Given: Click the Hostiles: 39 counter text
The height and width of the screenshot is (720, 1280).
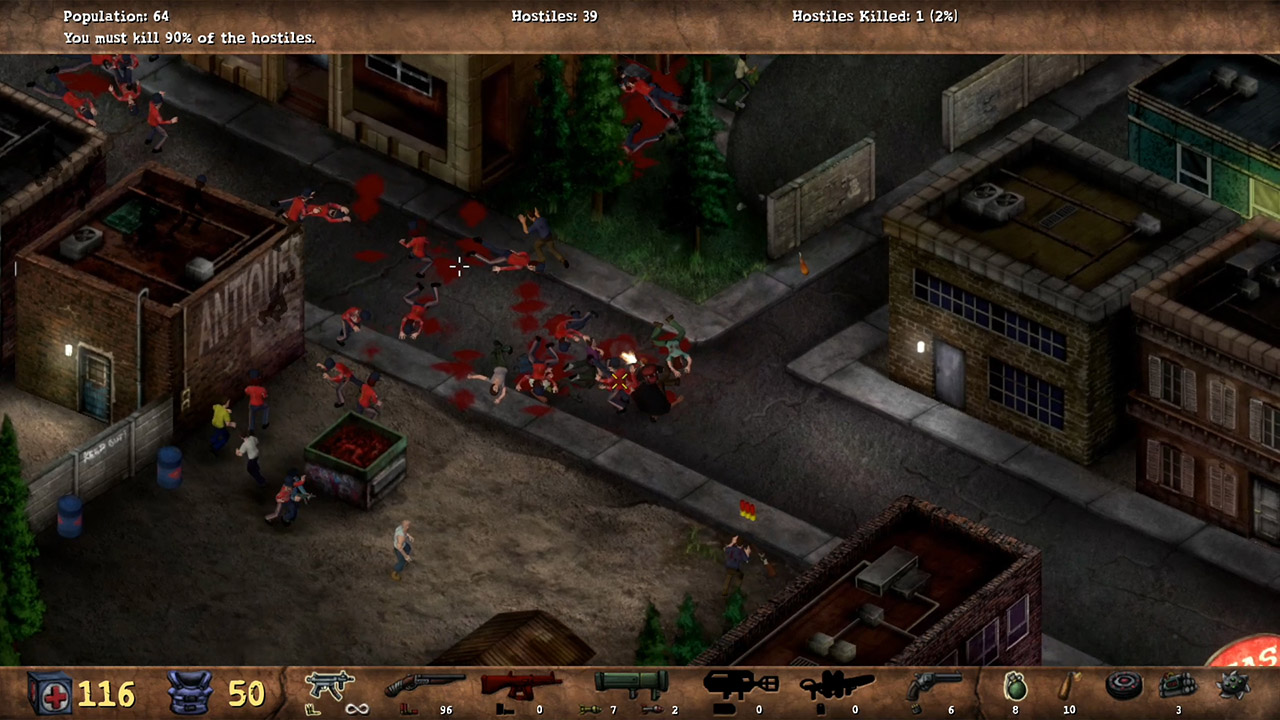Looking at the screenshot, I should pos(553,16).
